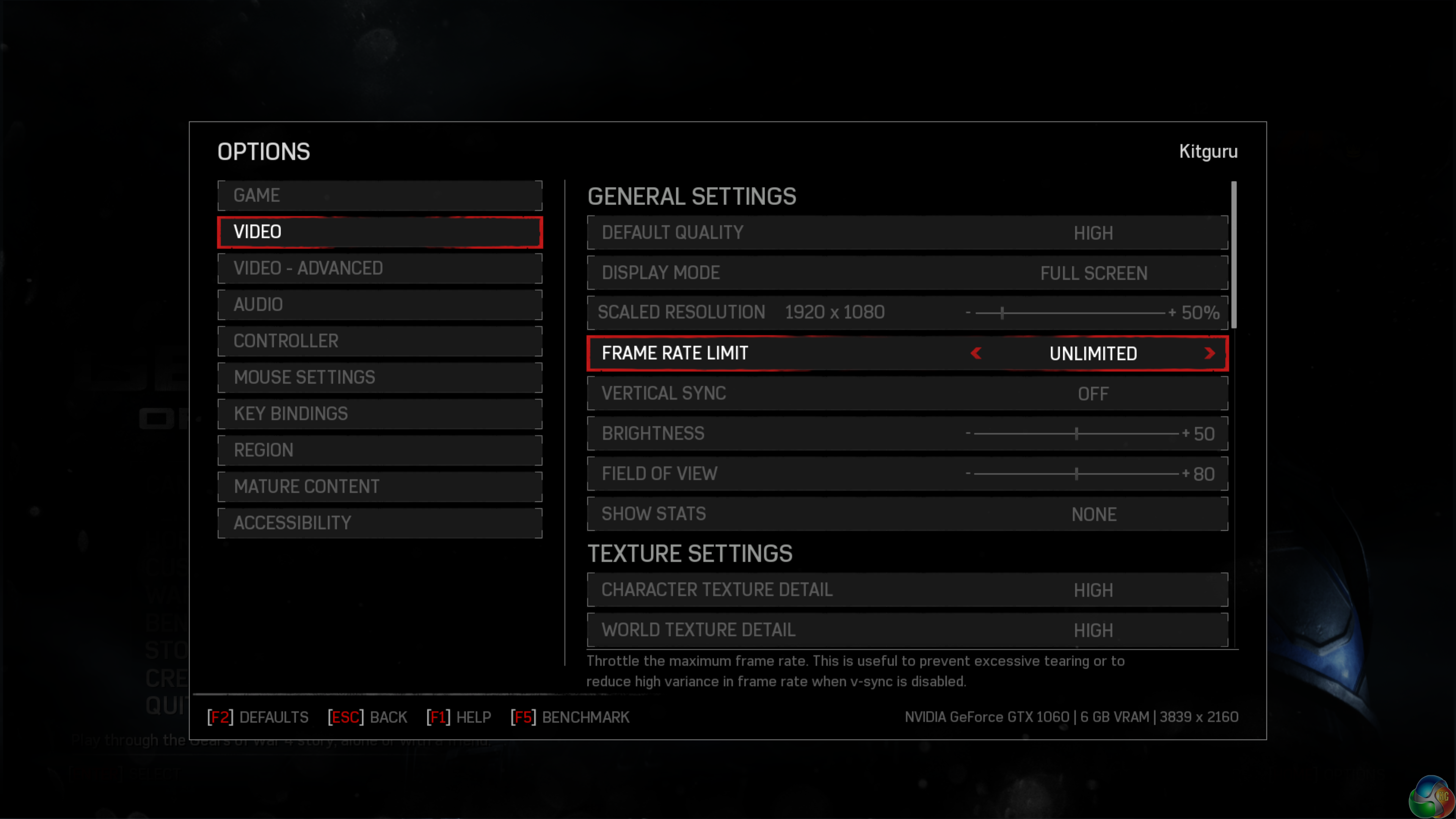Show the Accessibility settings
The height and width of the screenshot is (819, 1456).
tap(379, 523)
